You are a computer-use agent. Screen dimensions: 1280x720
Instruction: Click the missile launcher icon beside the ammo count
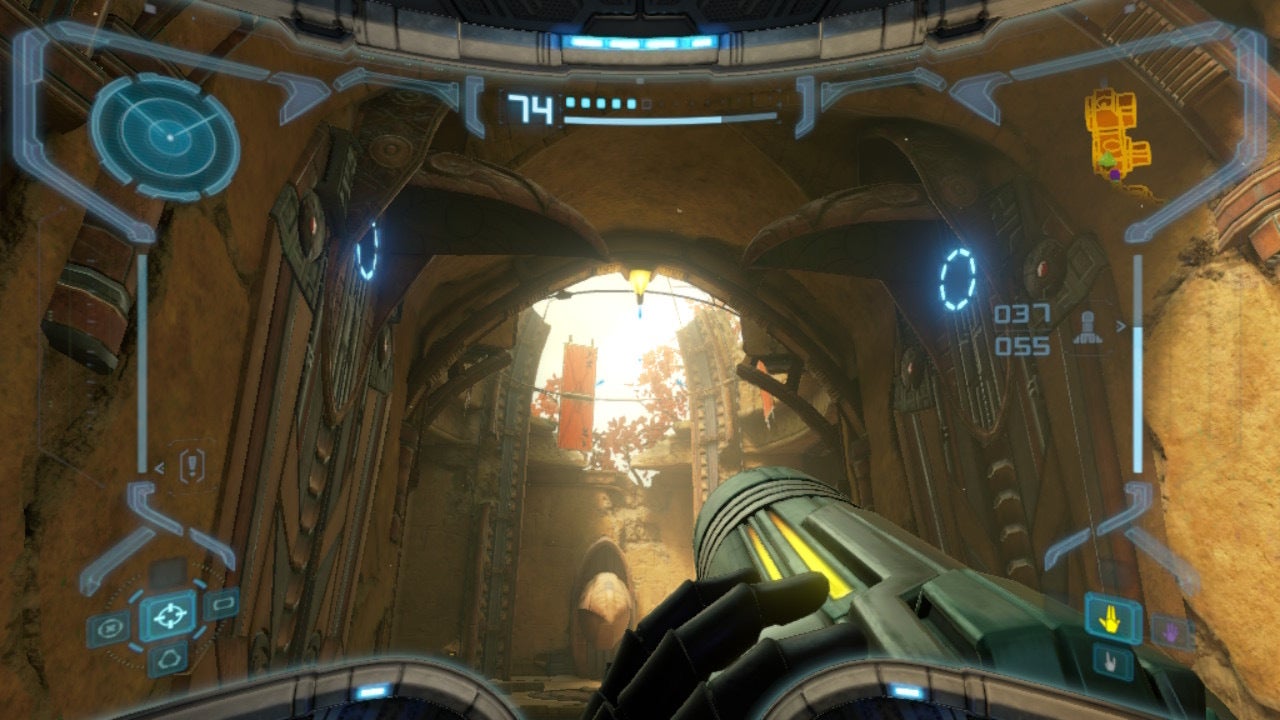tap(1087, 328)
